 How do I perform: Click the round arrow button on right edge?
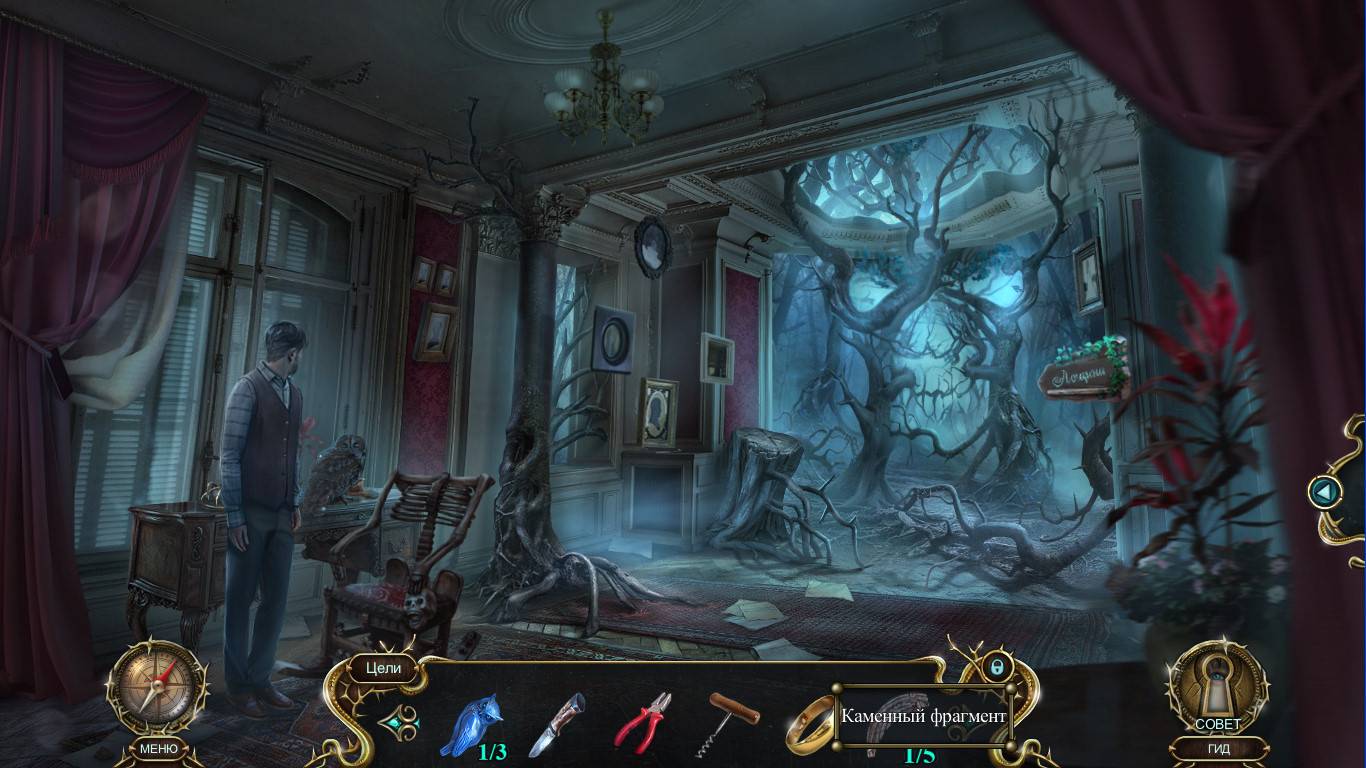pos(1325,491)
